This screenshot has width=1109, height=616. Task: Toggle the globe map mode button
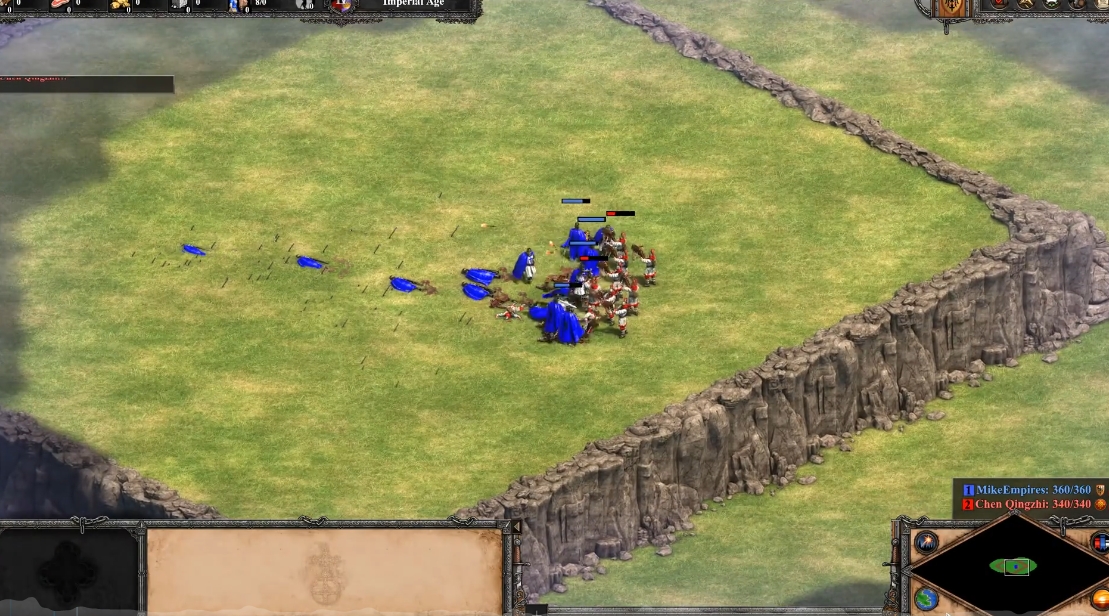[925, 599]
